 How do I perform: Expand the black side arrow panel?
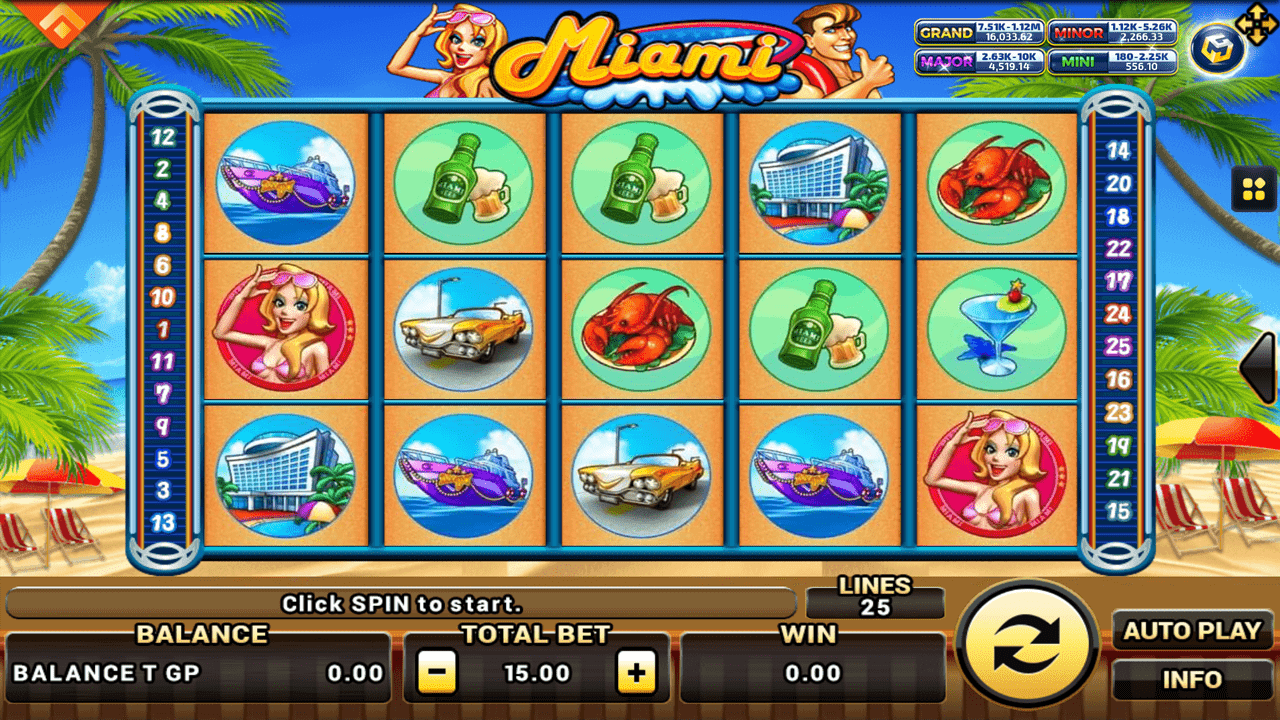[1259, 368]
